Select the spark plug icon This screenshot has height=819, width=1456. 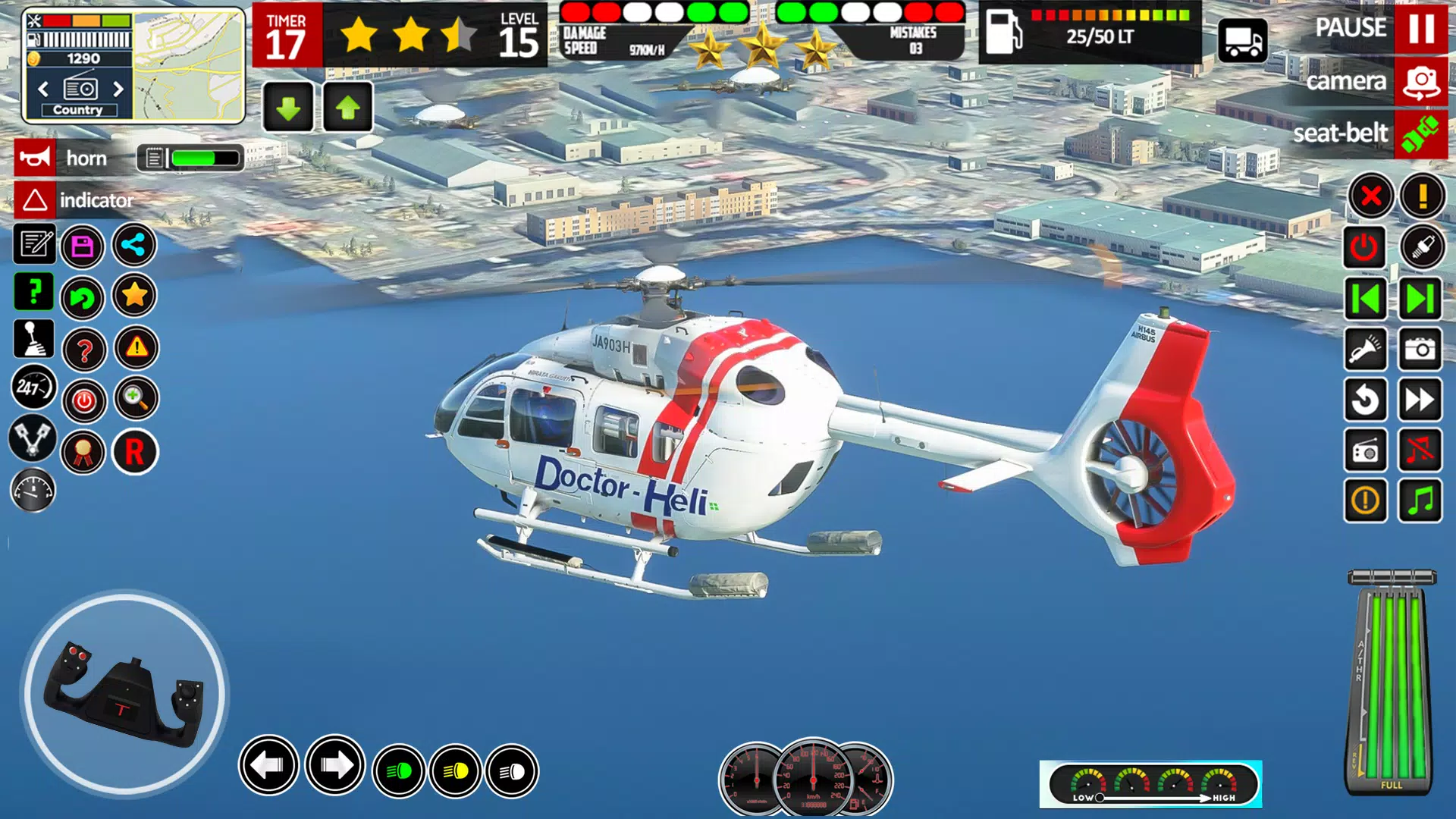(1421, 247)
